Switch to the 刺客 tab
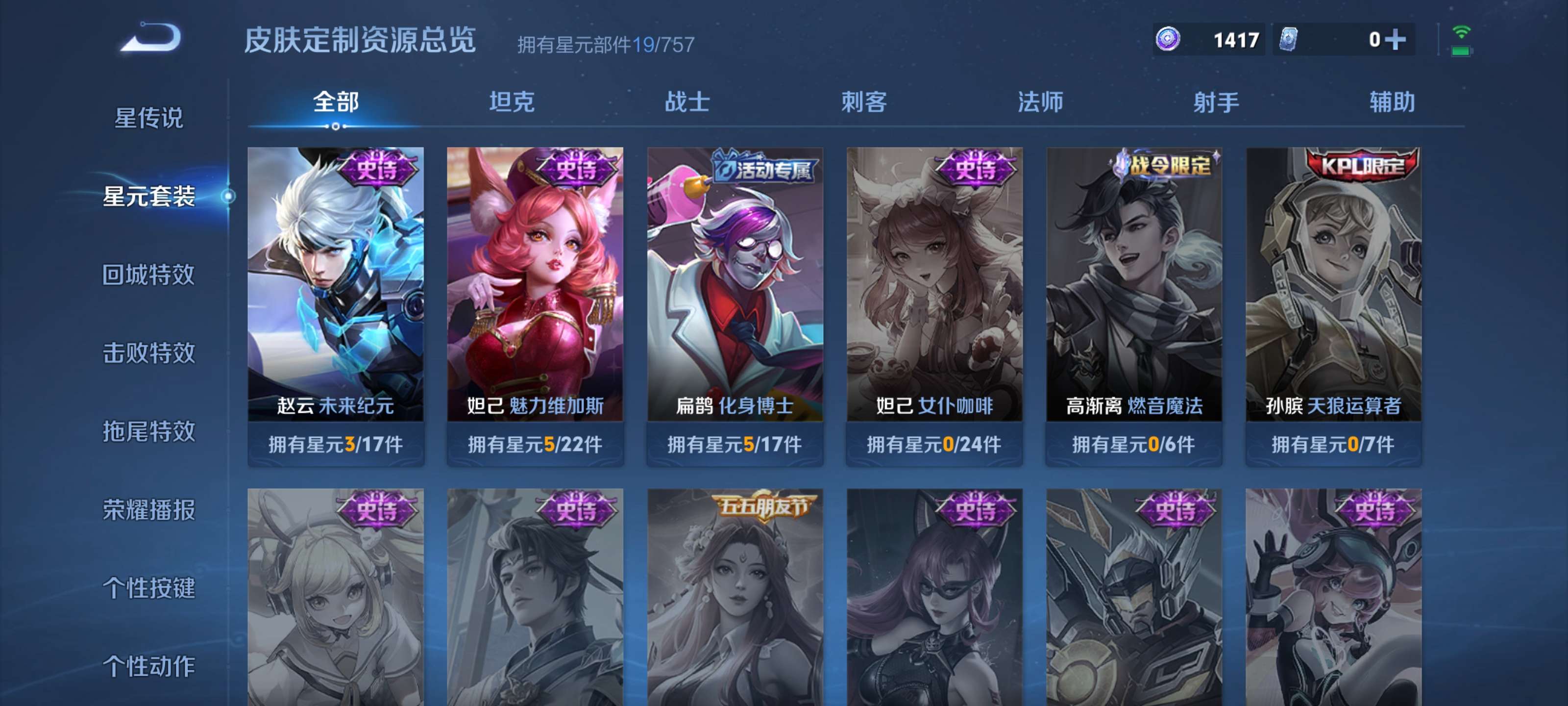The width and height of the screenshot is (1568, 706). coord(864,103)
